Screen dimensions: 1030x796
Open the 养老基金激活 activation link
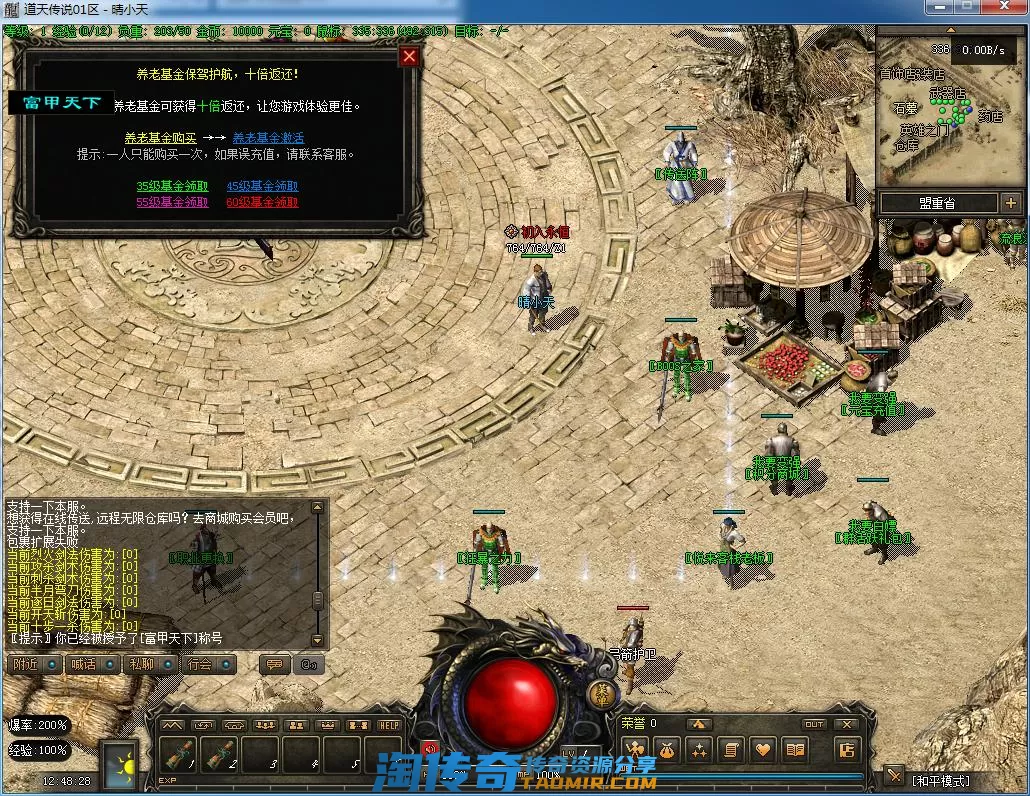click(268, 138)
